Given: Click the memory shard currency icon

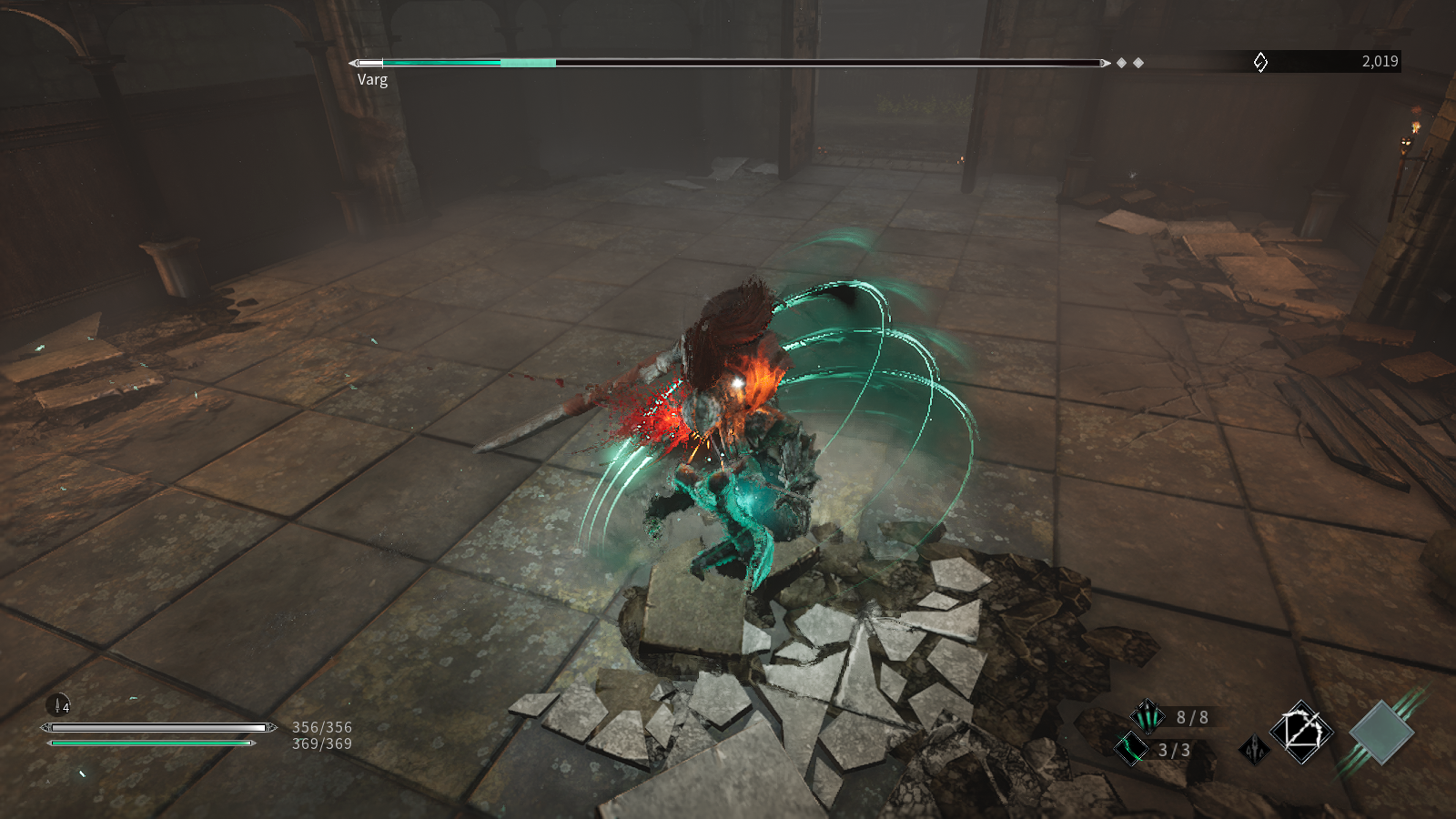Looking at the screenshot, I should coord(1260,62).
